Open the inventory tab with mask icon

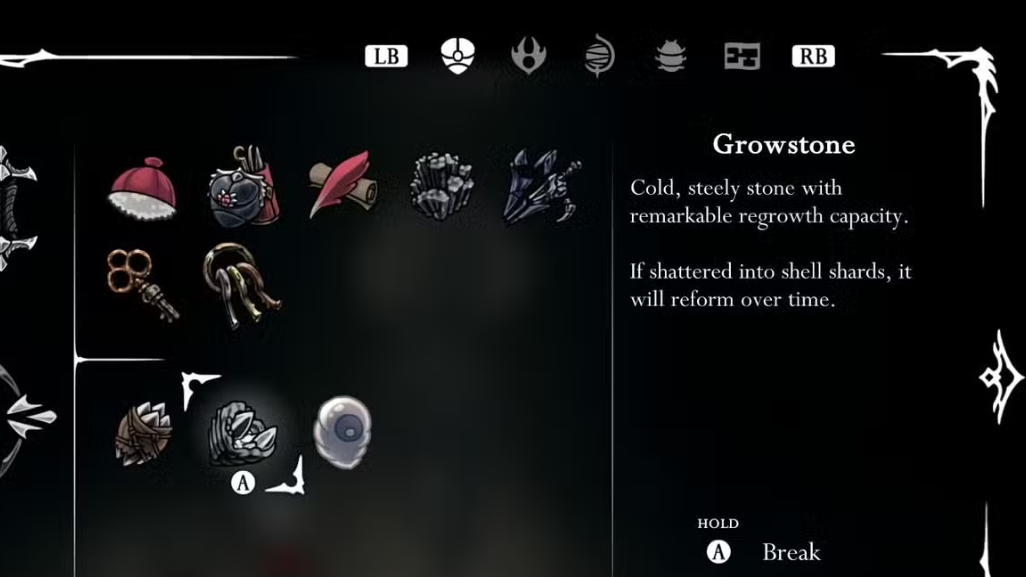click(458, 56)
